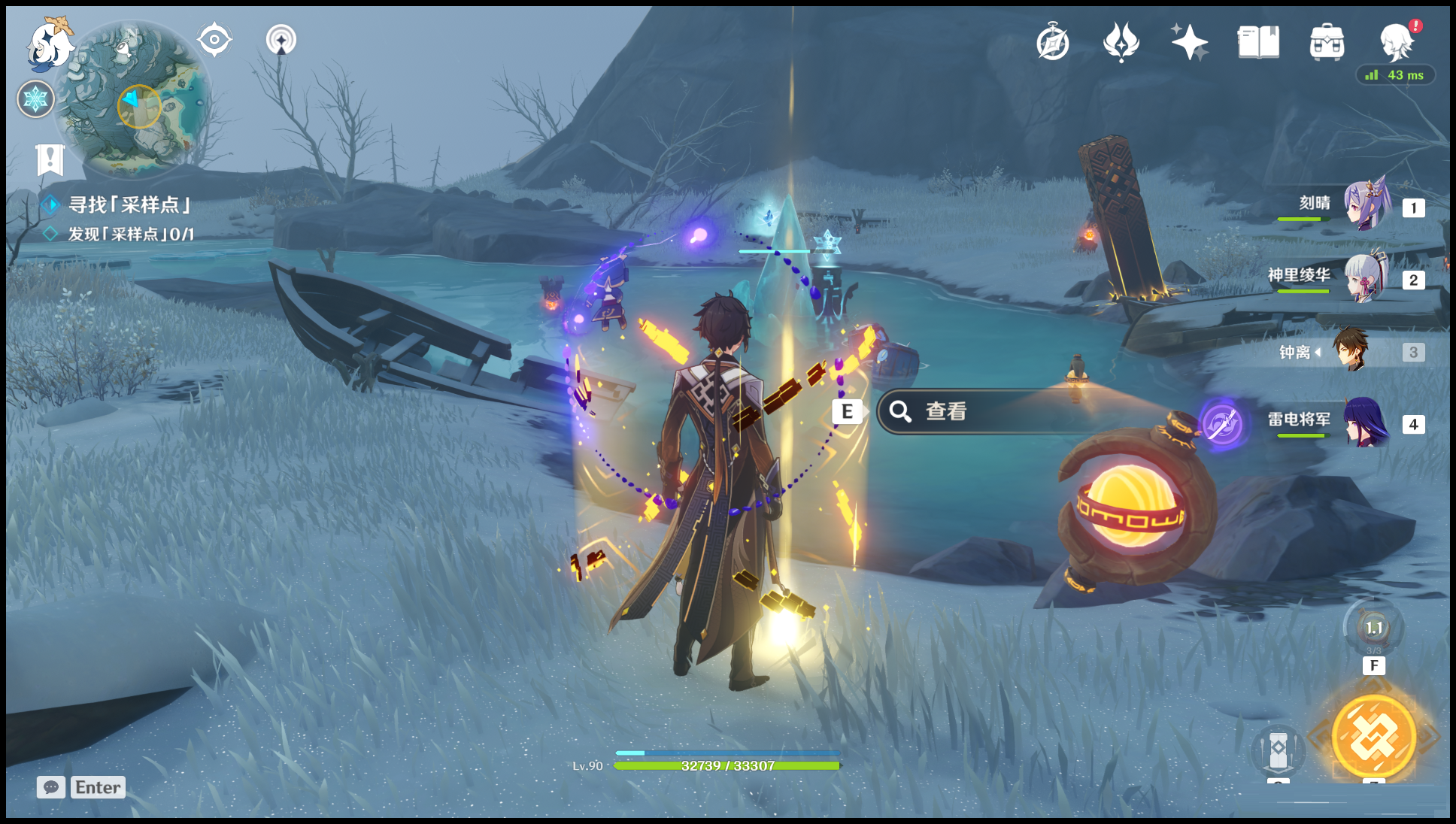Open the character screen profile icon

click(1396, 42)
